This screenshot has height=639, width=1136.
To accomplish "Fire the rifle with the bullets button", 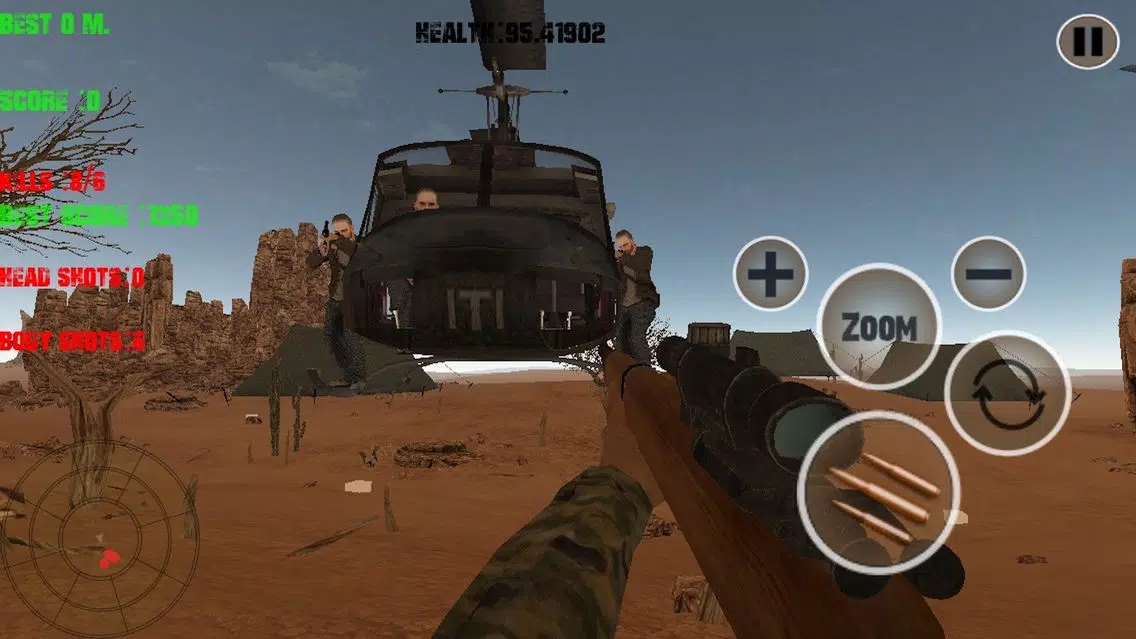I will [x=879, y=492].
